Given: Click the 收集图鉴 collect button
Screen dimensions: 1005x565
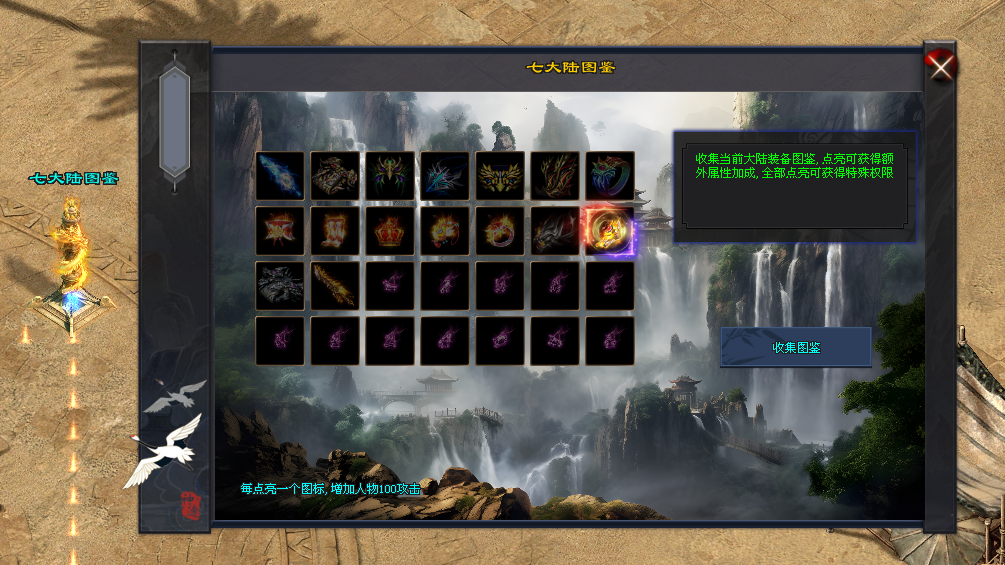Looking at the screenshot, I should coord(795,347).
